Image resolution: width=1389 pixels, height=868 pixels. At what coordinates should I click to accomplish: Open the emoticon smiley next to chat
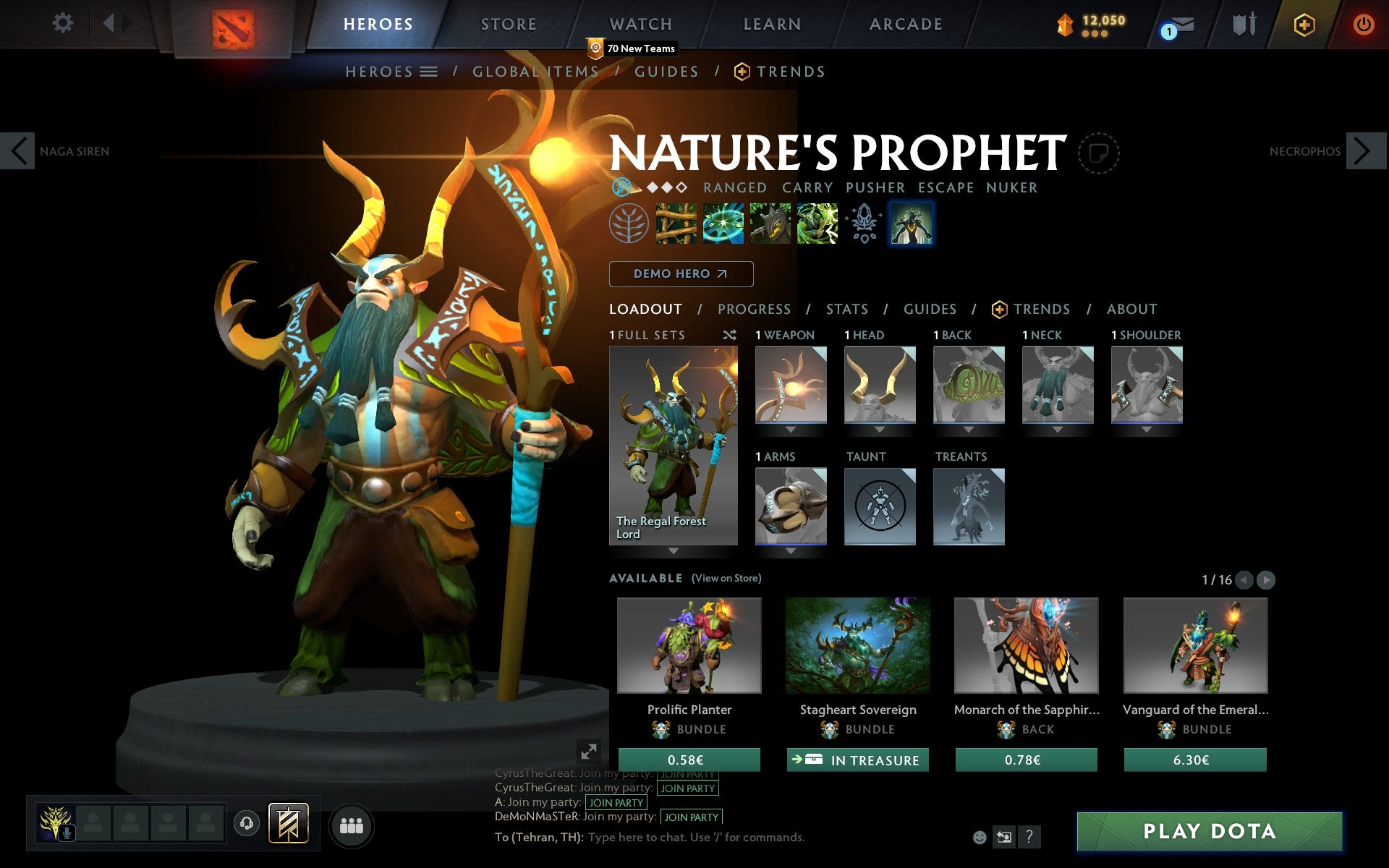point(980,837)
